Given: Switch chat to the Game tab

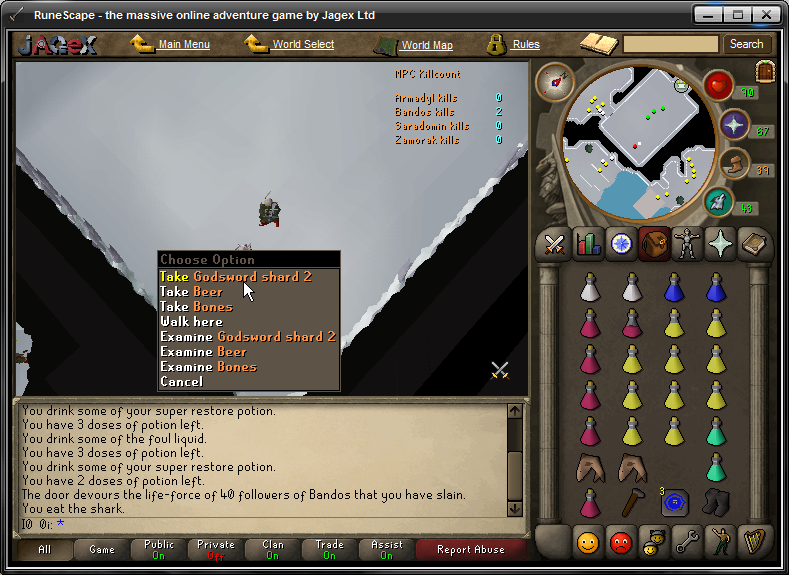Looking at the screenshot, I should click(102, 549).
